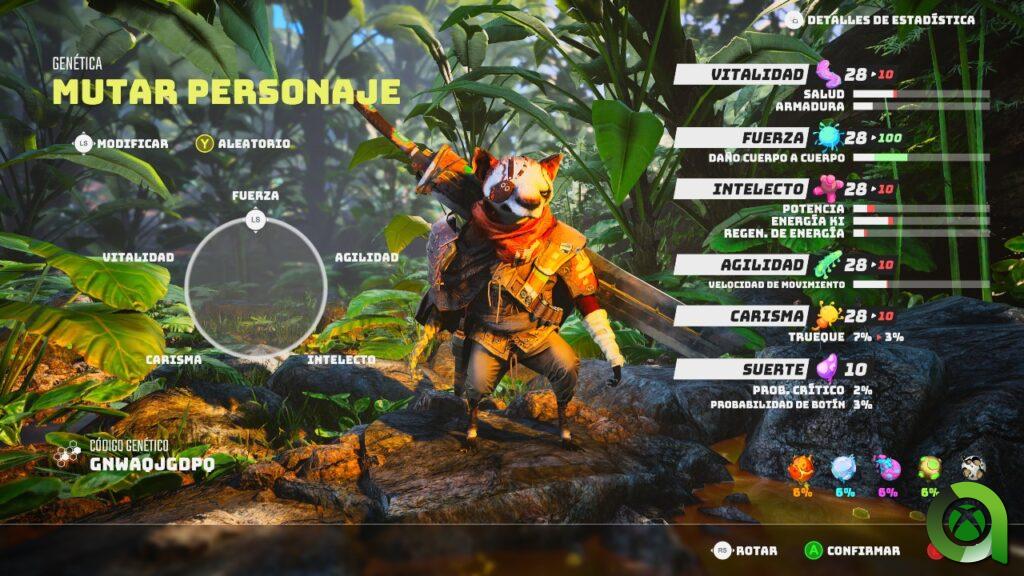1024x576 pixels.
Task: Click the Agilidad label on mutation wheel
Action: [367, 257]
